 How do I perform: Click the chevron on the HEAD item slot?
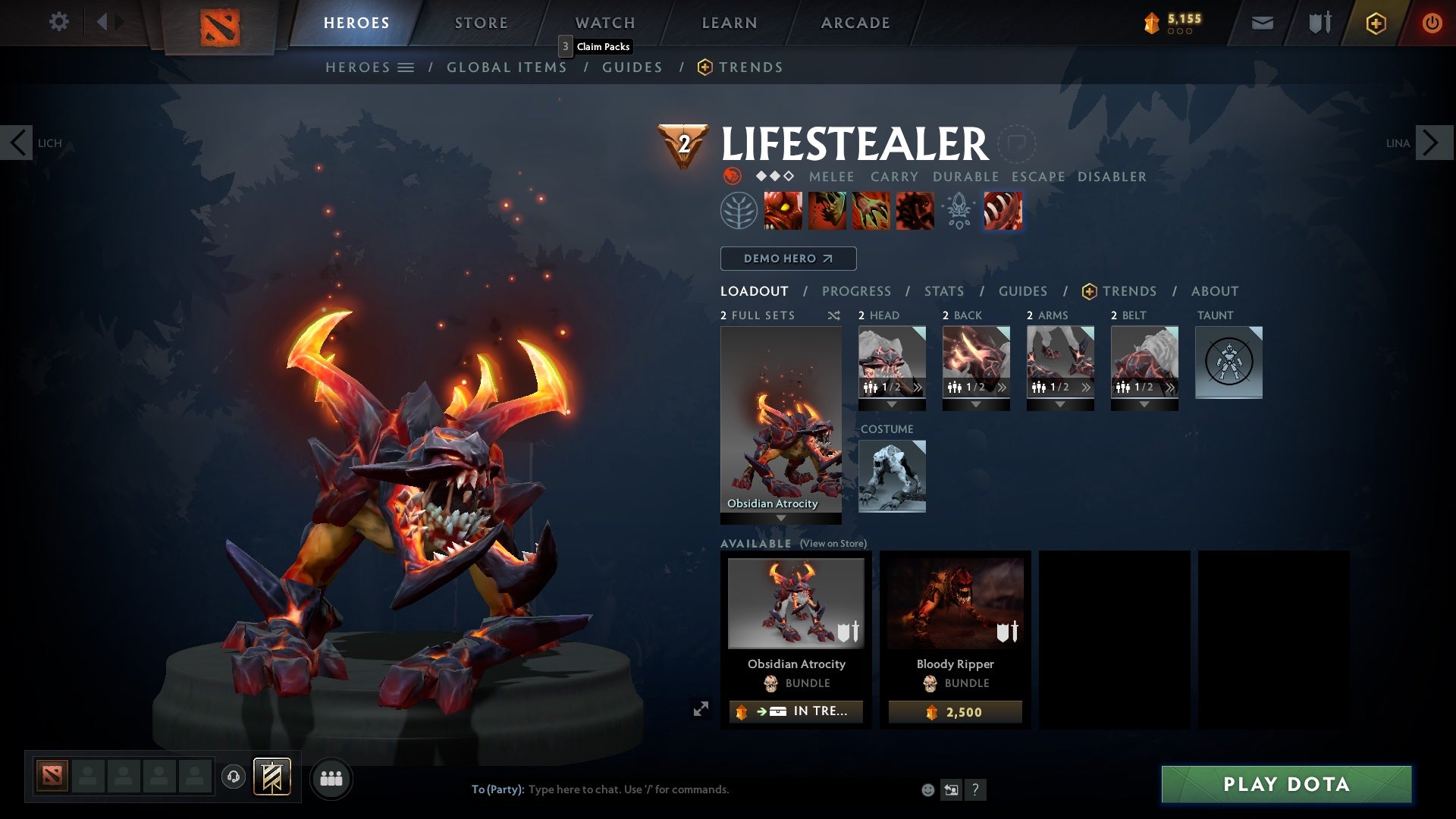click(x=918, y=388)
